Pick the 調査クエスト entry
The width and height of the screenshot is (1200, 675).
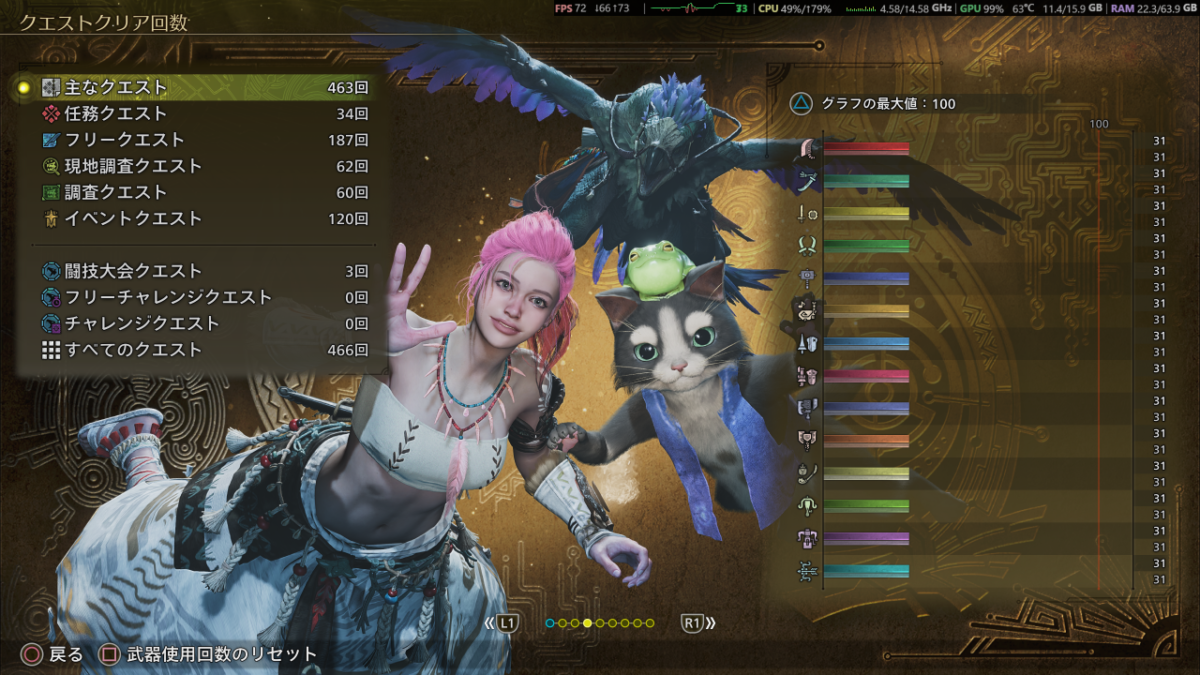200,192
